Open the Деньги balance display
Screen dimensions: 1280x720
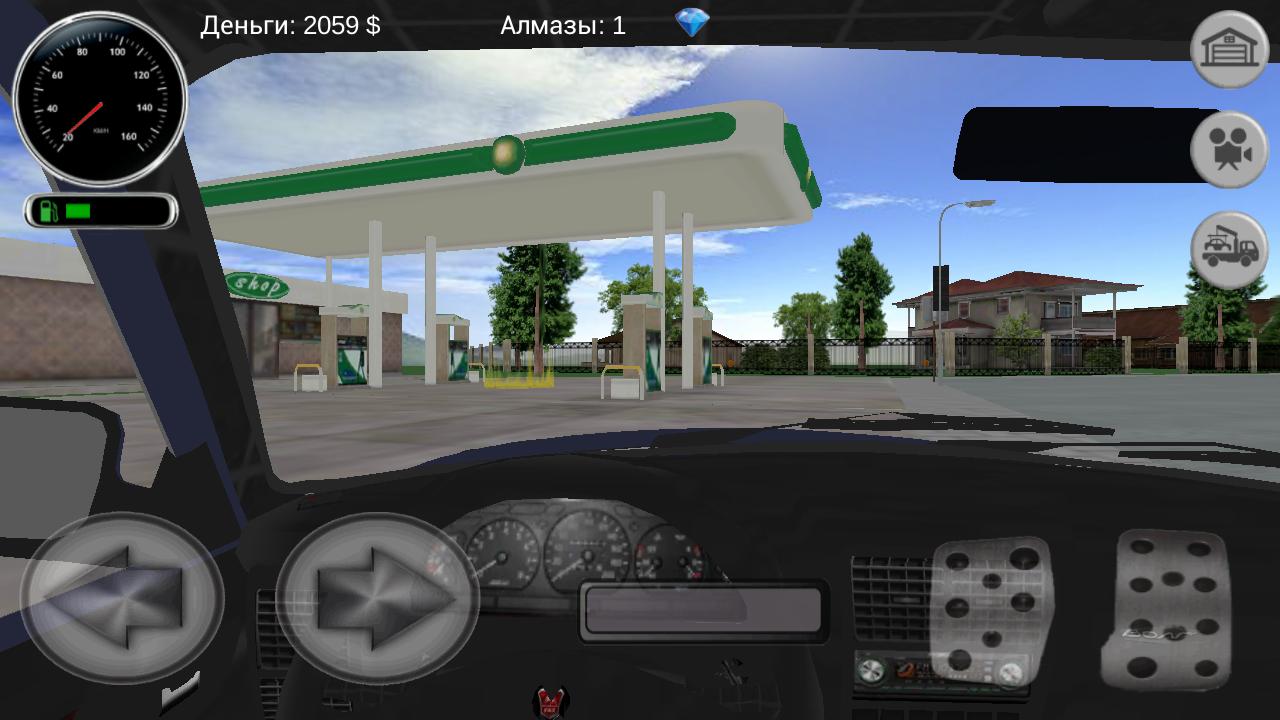[290, 25]
